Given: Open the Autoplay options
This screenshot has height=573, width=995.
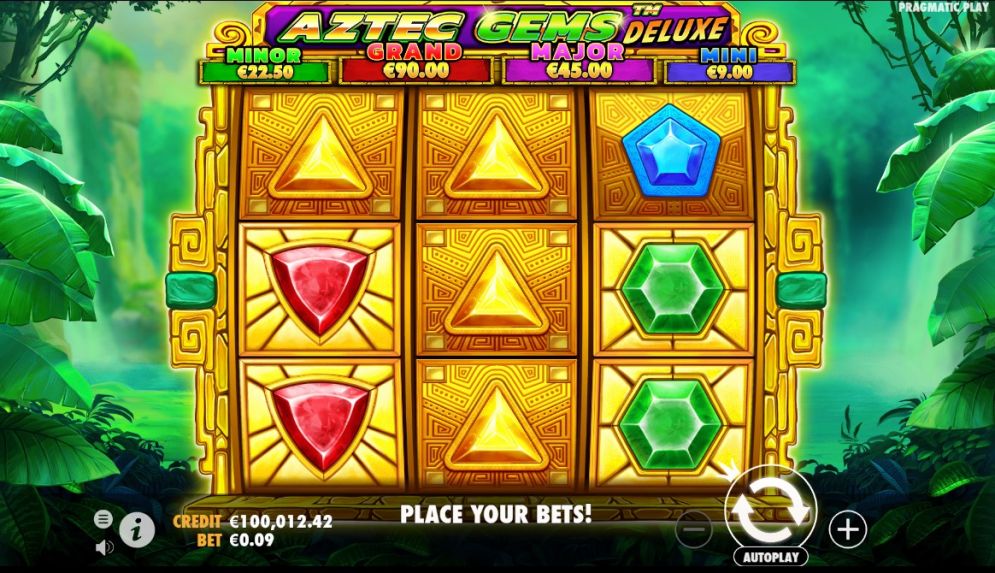Looking at the screenshot, I should click(770, 556).
